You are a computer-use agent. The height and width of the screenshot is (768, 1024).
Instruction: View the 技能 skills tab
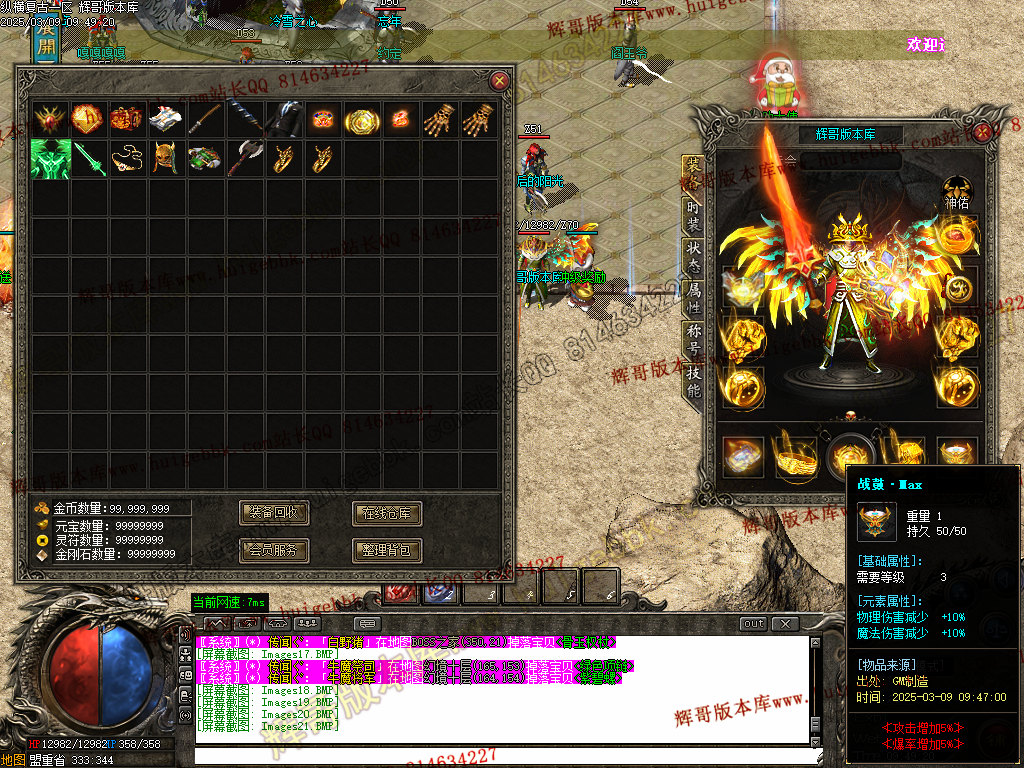click(693, 379)
